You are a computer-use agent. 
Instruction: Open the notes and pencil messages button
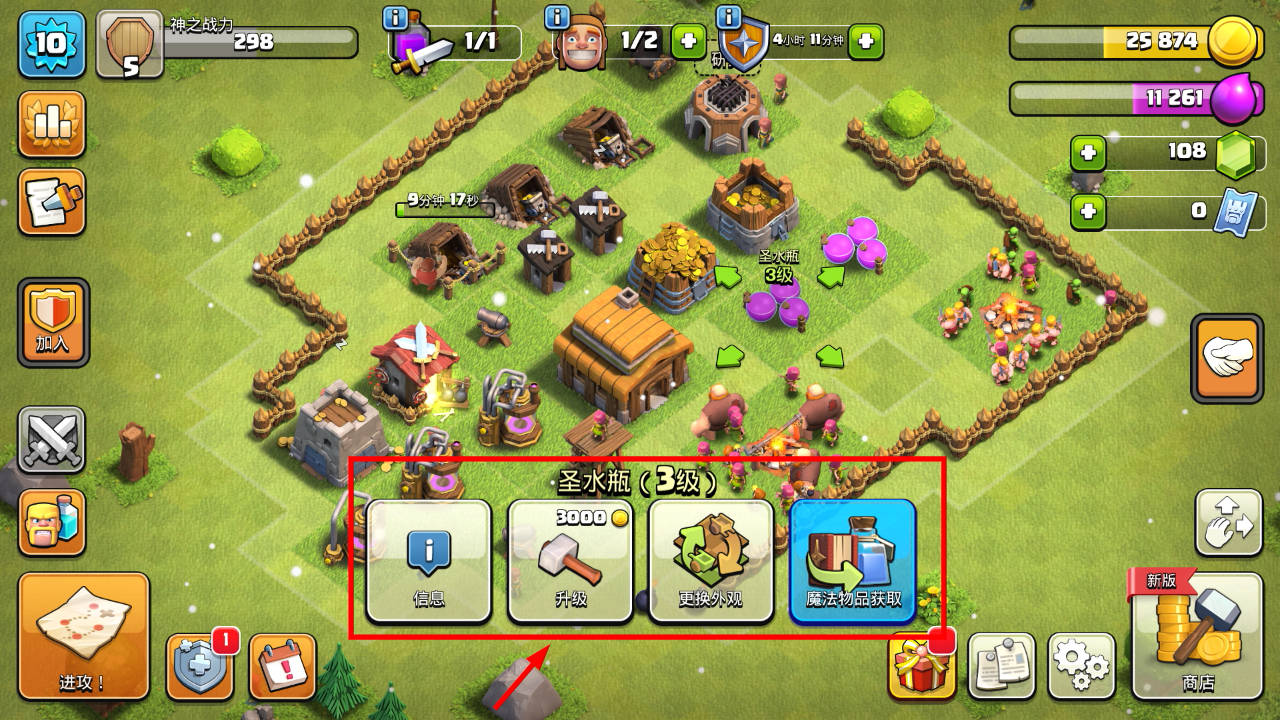pyautogui.click(x=51, y=202)
